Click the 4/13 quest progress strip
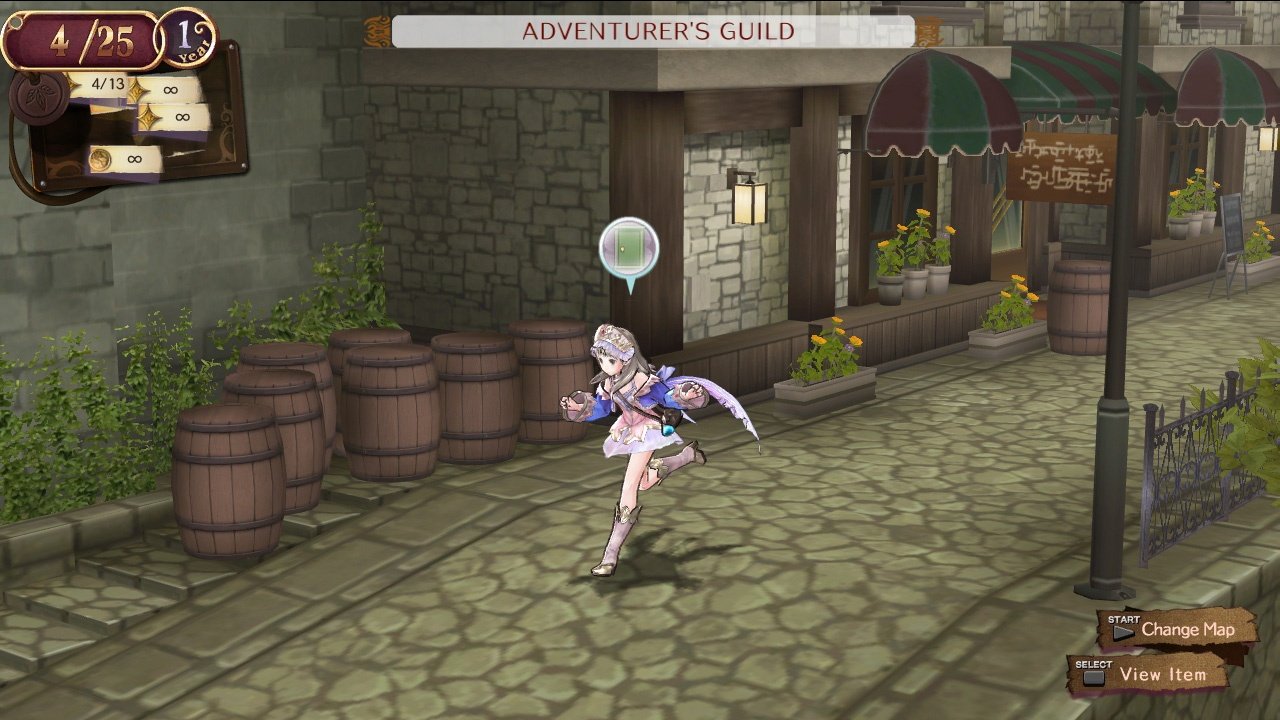Image resolution: width=1280 pixels, height=720 pixels. point(108,83)
